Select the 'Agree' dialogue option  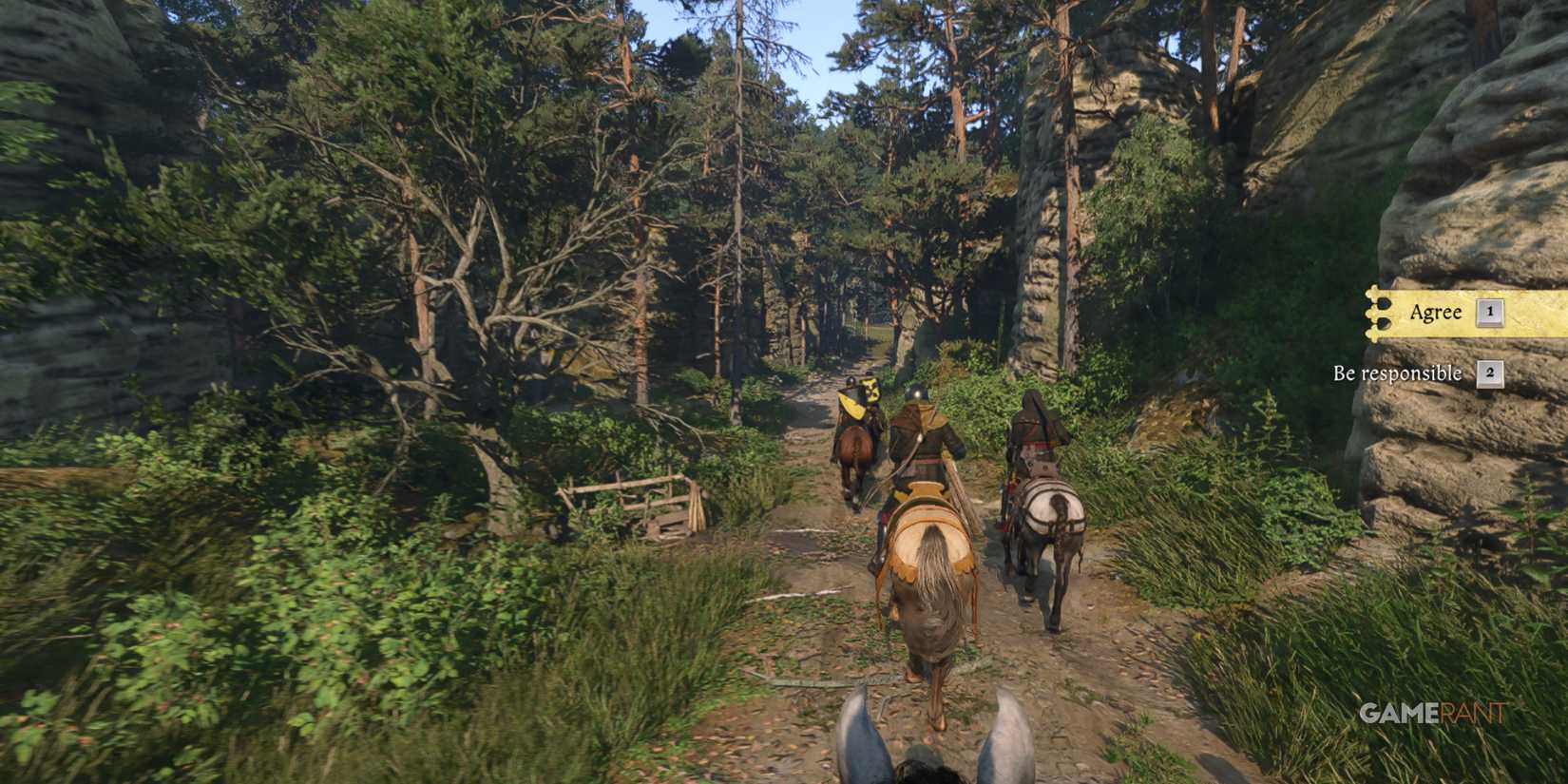[1438, 313]
